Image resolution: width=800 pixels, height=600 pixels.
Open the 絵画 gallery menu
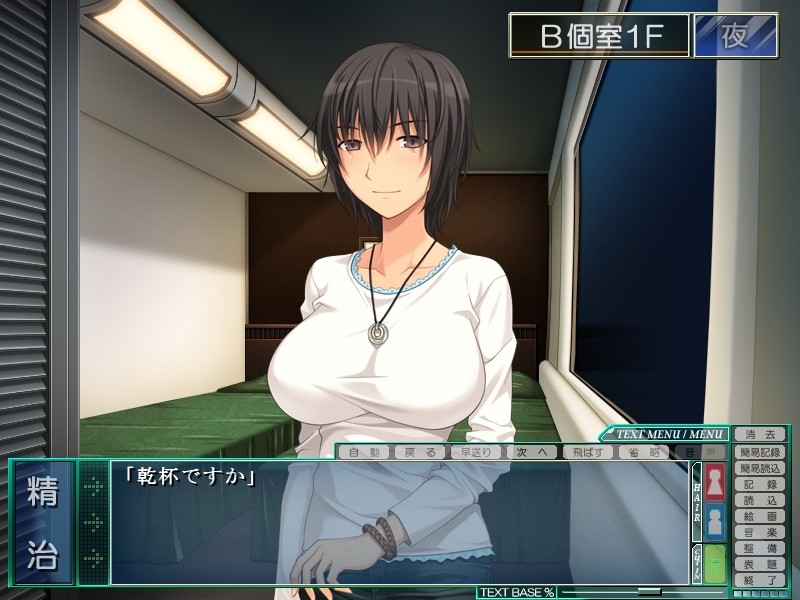[760, 515]
